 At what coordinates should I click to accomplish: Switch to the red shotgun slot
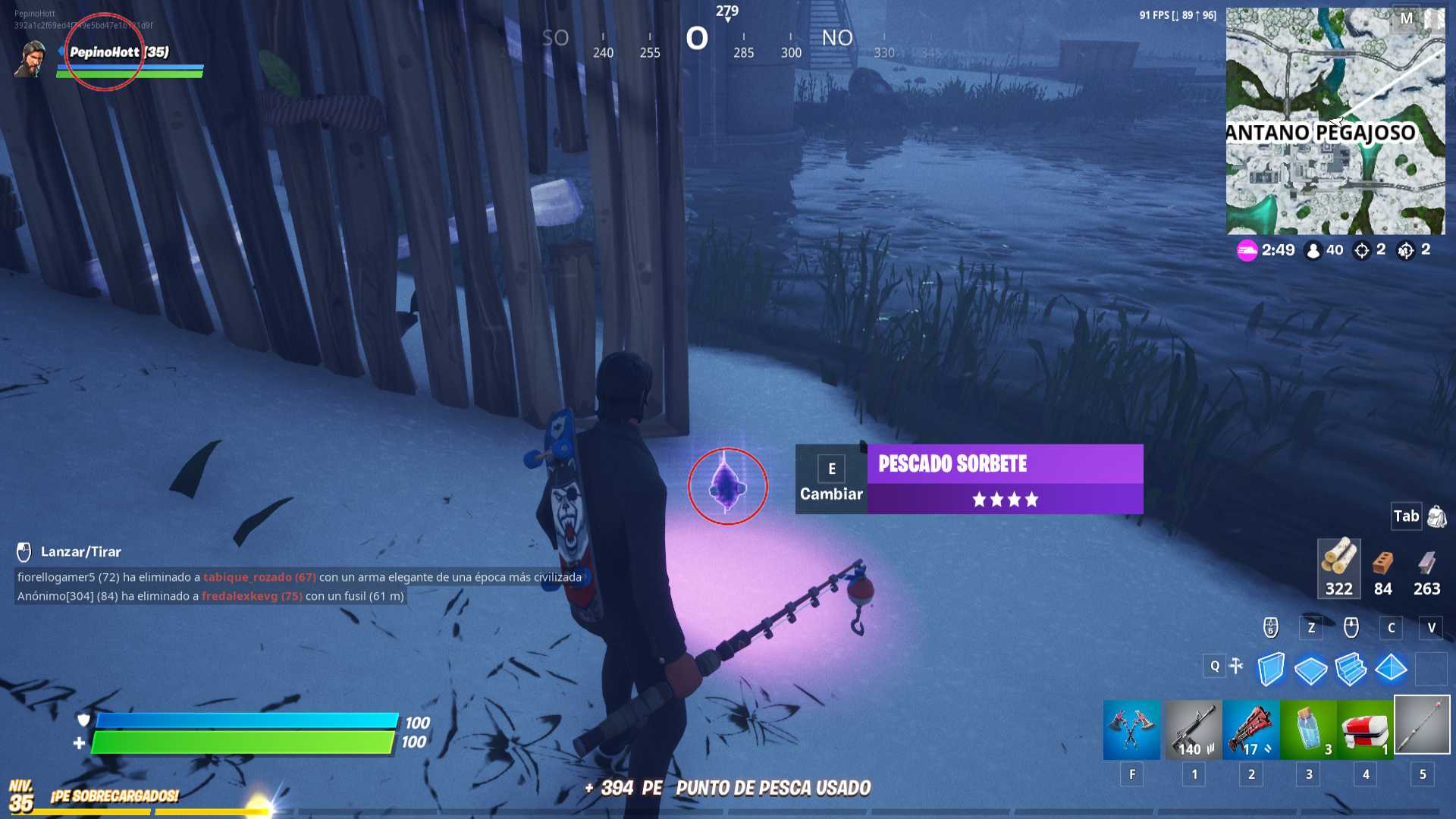pos(1250,730)
